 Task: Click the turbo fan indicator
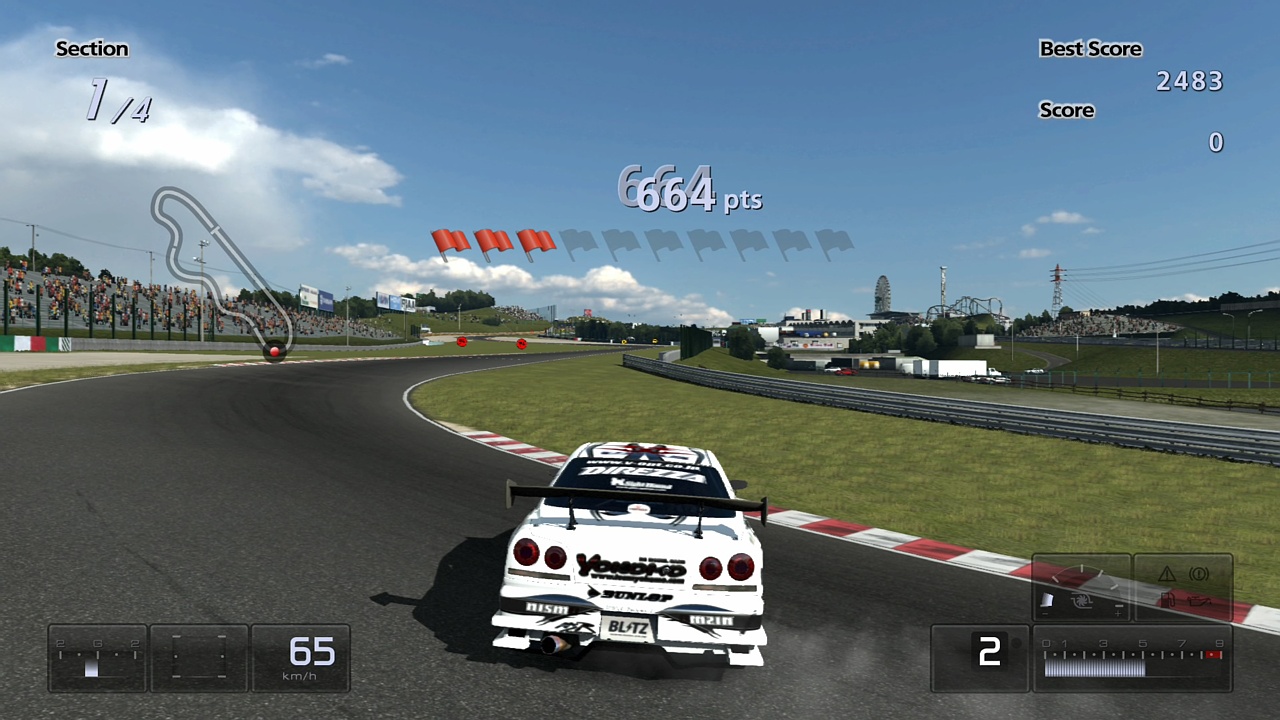pyautogui.click(x=1081, y=600)
